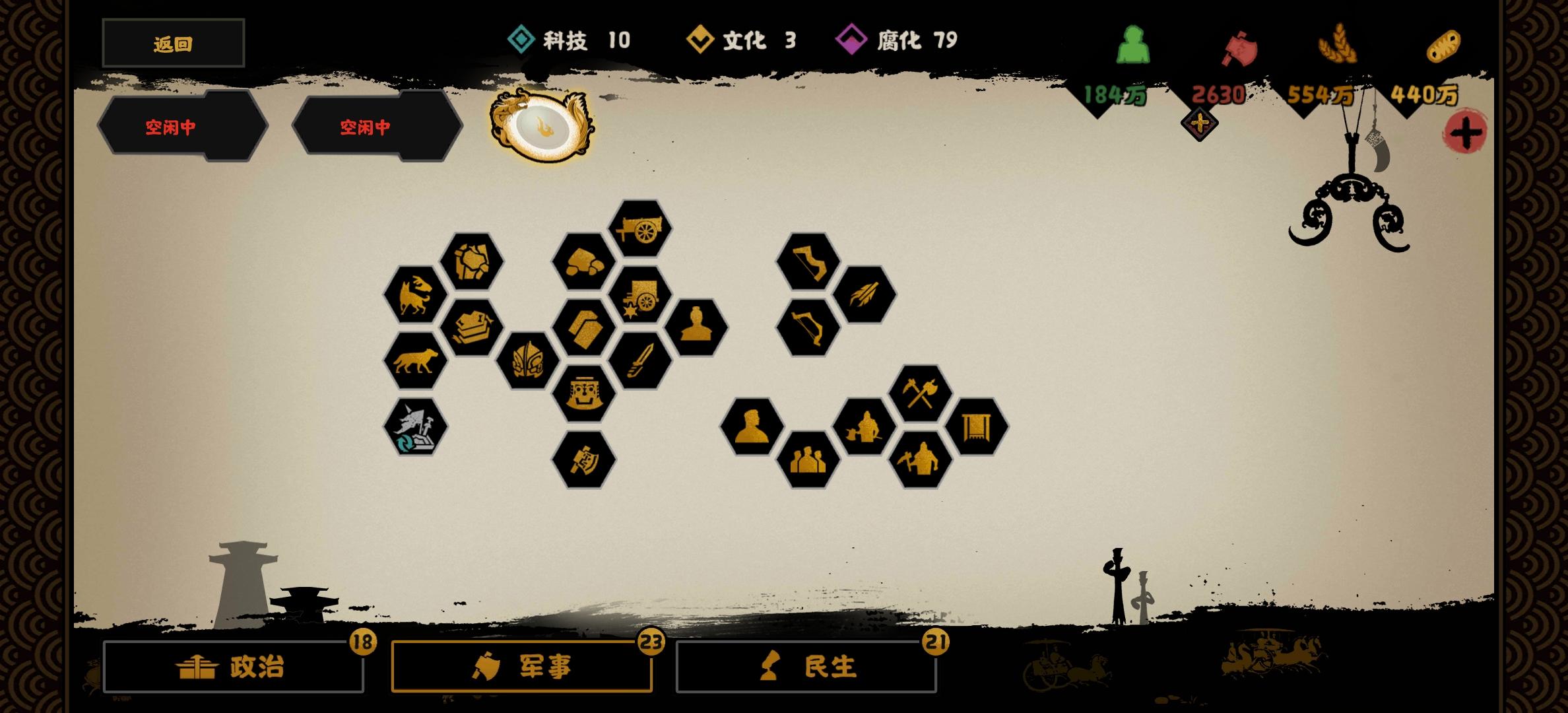Image resolution: width=1568 pixels, height=713 pixels.
Task: Select the crossed axes tech hexagon
Action: point(921,393)
